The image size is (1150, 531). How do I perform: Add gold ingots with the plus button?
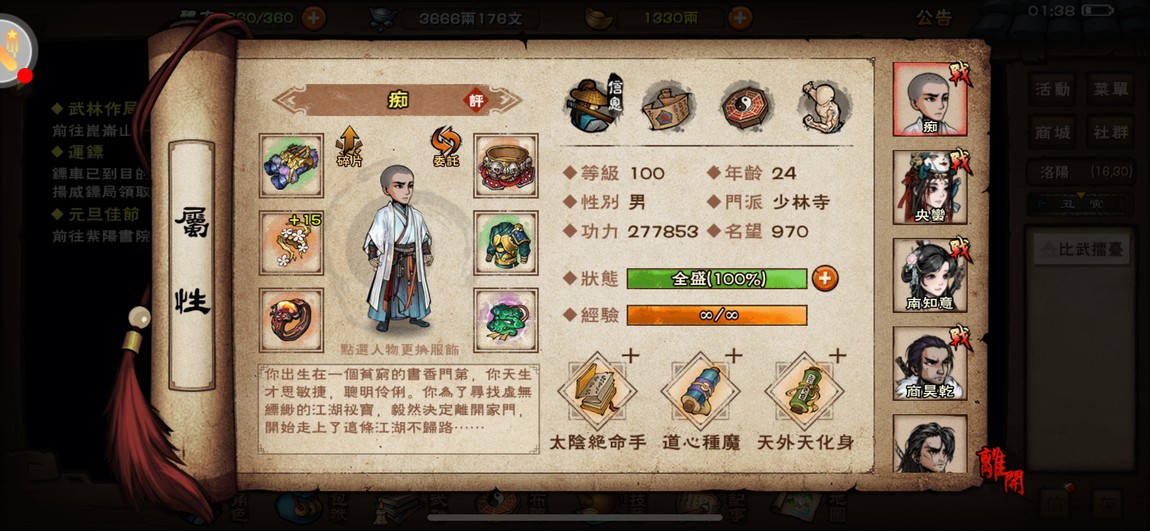pyautogui.click(x=740, y=17)
